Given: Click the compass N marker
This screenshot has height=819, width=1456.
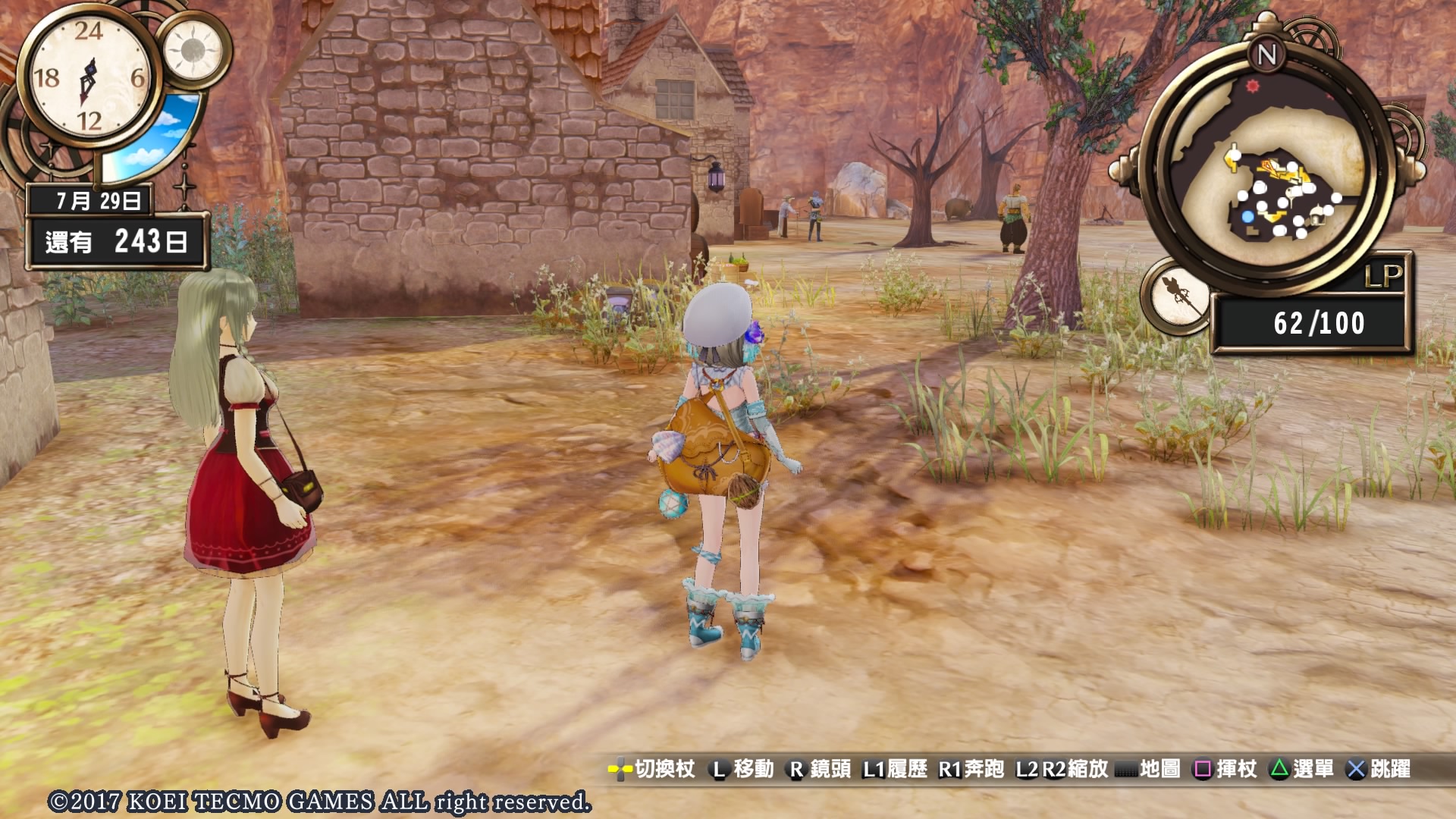Looking at the screenshot, I should [1266, 55].
